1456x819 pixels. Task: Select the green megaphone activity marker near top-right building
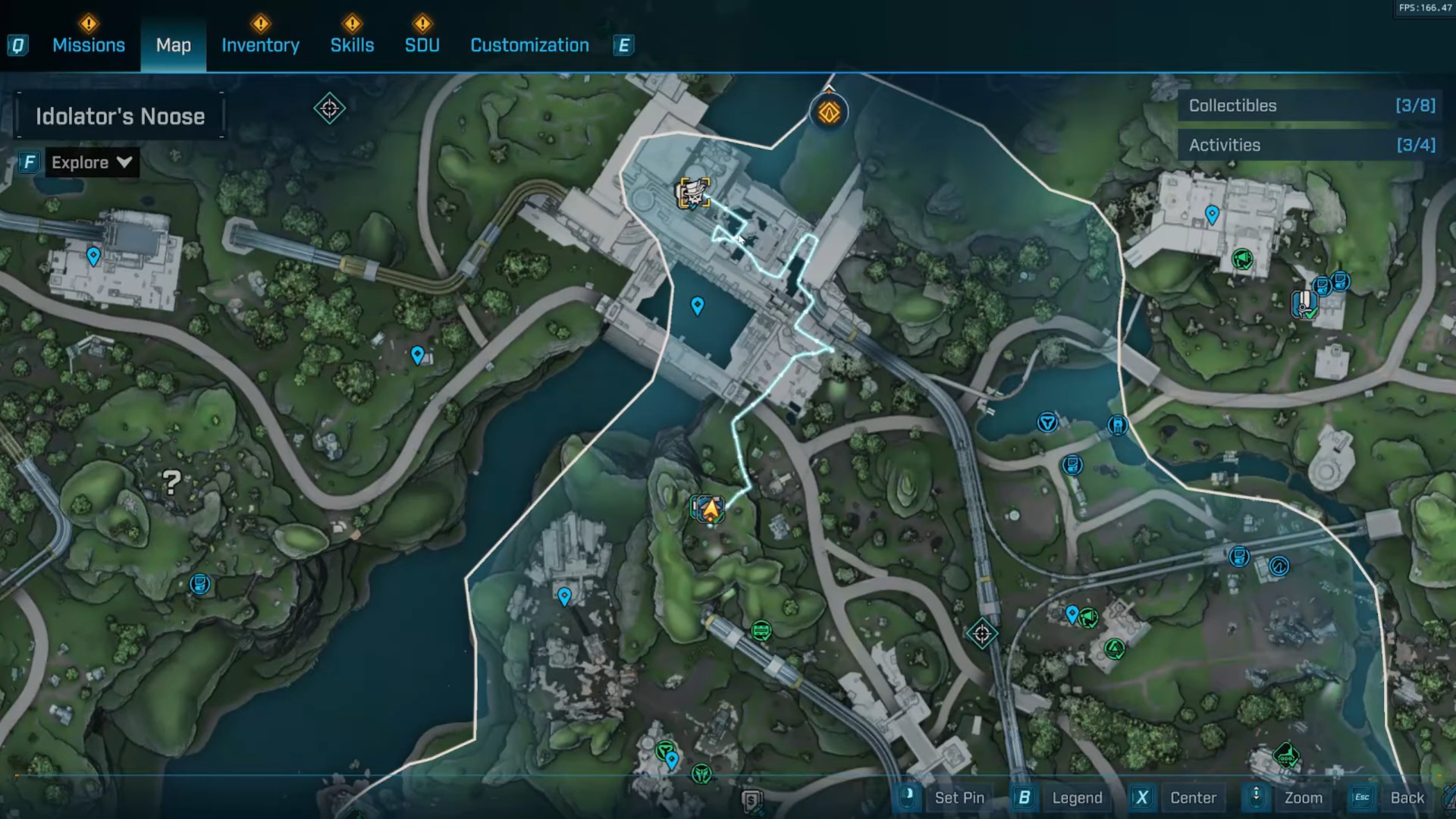tap(1242, 260)
